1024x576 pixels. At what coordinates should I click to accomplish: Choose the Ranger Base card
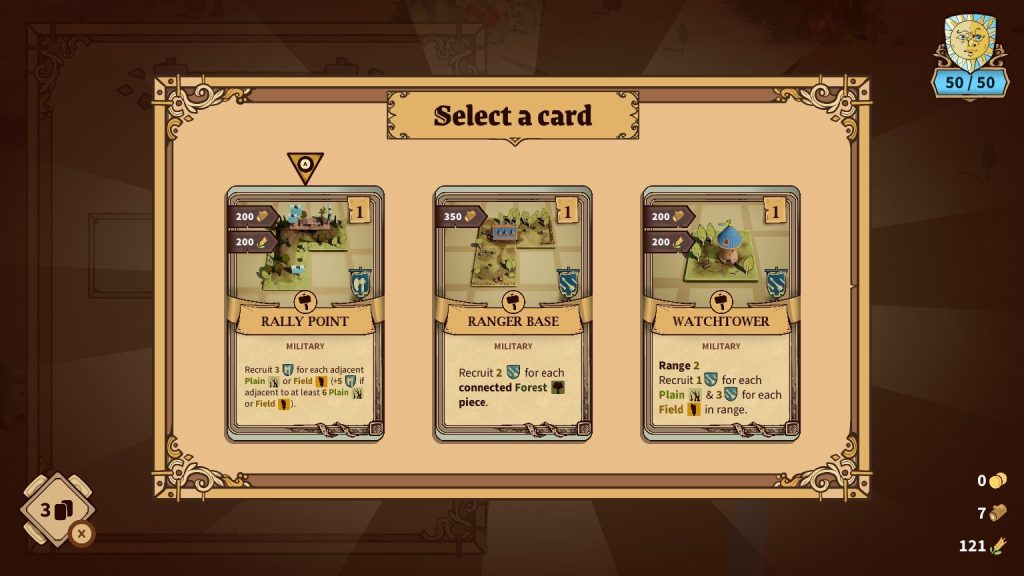(513, 313)
